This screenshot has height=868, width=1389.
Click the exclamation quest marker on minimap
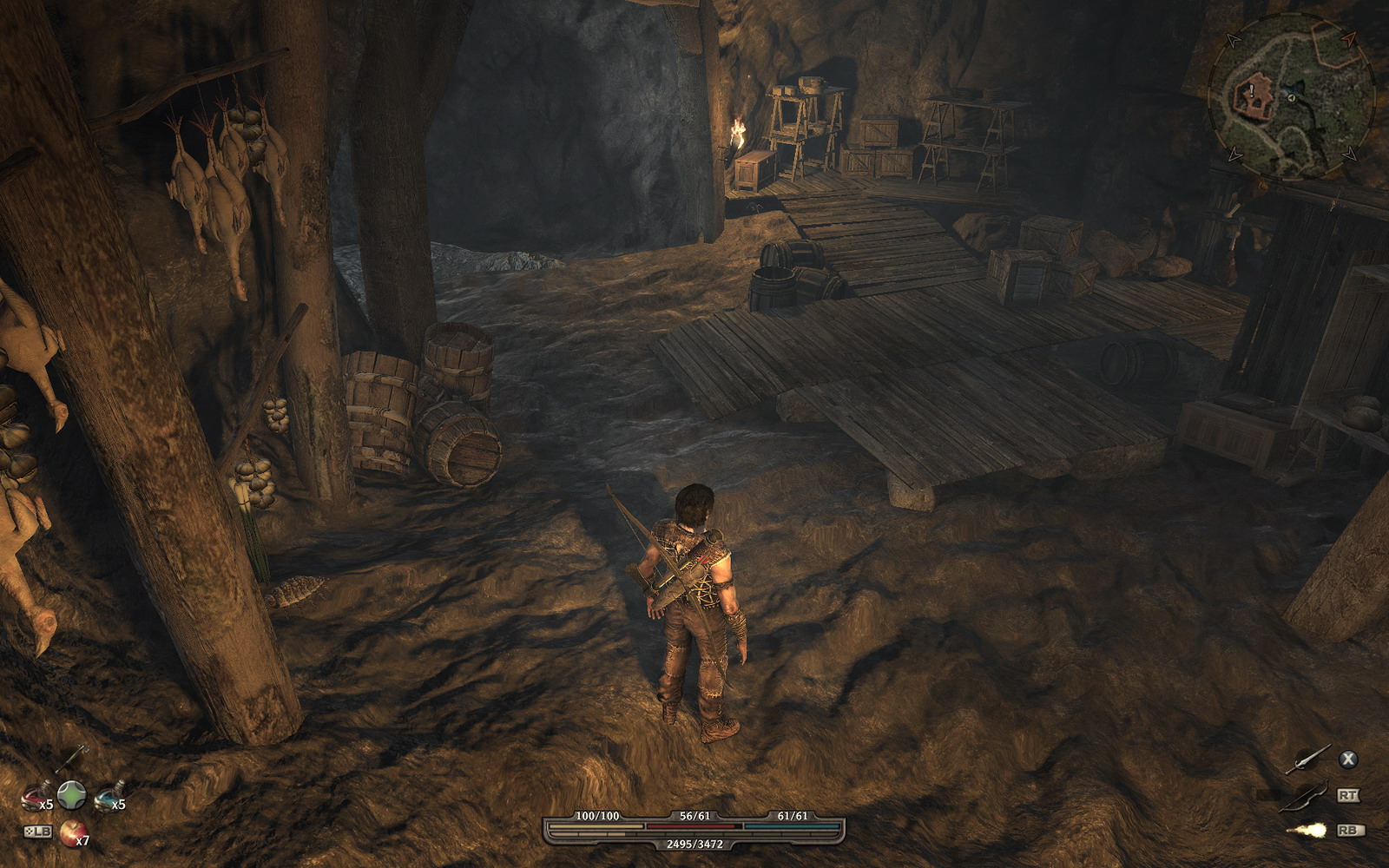1252,89
